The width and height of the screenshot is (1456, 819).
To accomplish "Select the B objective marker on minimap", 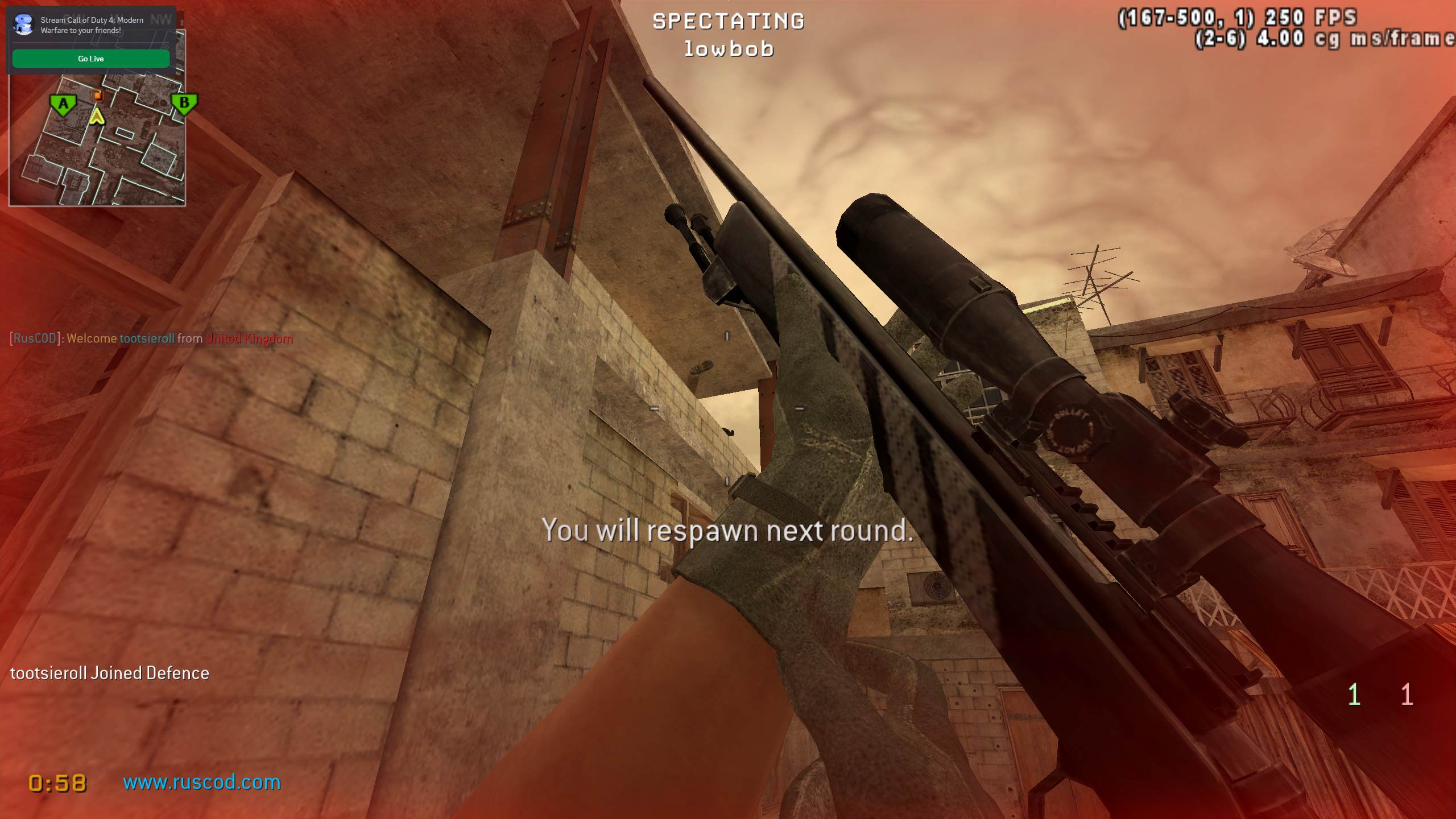I will (x=184, y=104).
